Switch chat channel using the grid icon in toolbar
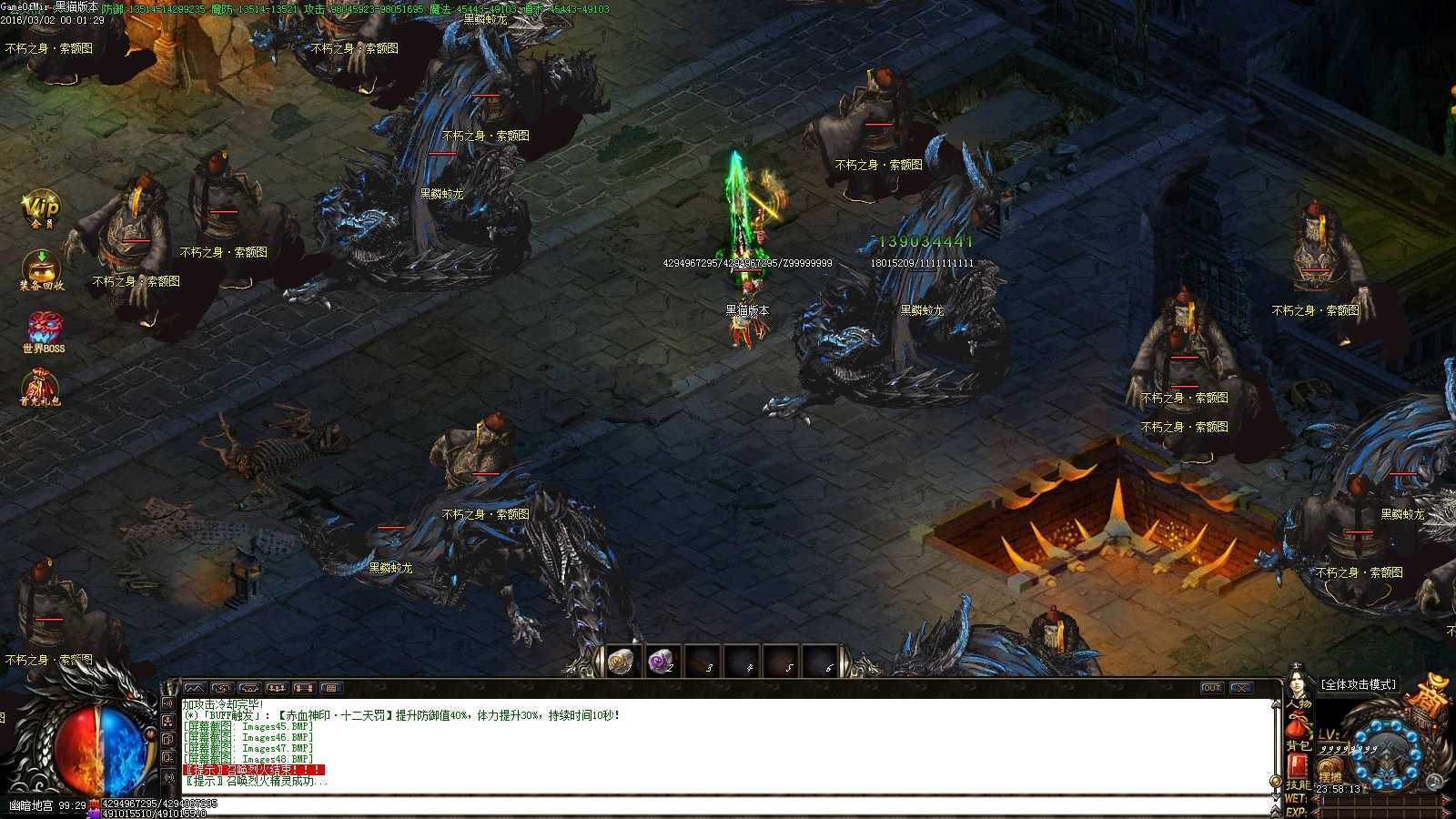The height and width of the screenshot is (819, 1456). pyautogui.click(x=331, y=688)
